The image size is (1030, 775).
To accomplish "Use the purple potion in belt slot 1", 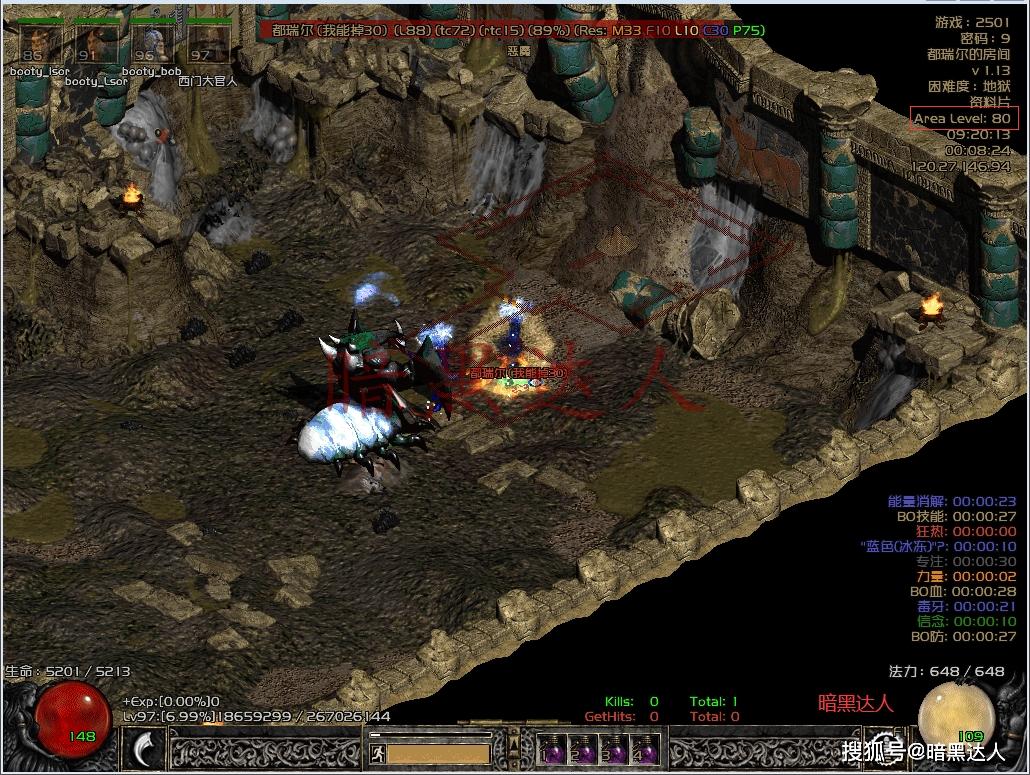I will point(551,749).
